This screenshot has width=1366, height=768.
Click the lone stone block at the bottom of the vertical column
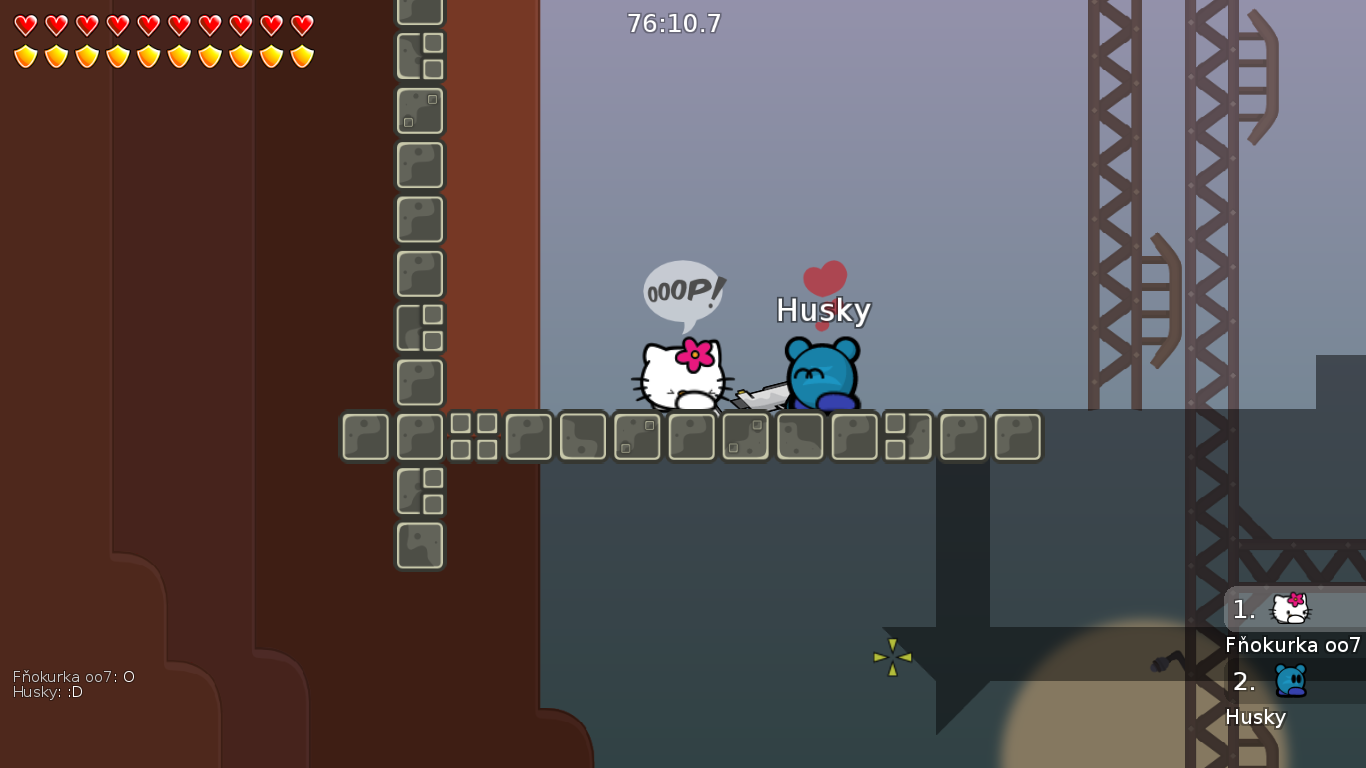419,546
